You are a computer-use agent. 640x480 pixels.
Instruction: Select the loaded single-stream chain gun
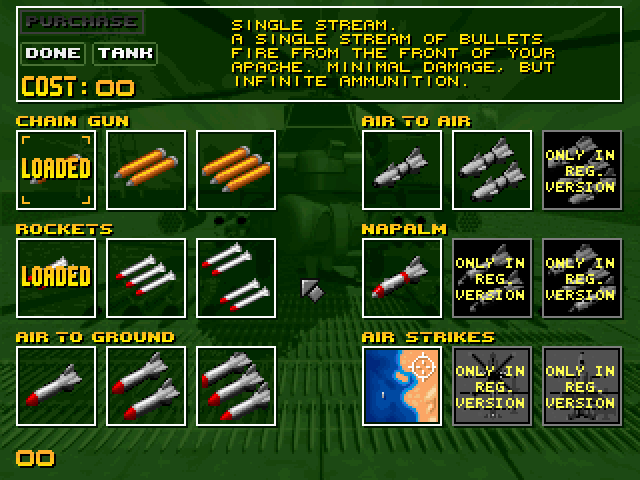click(56, 170)
